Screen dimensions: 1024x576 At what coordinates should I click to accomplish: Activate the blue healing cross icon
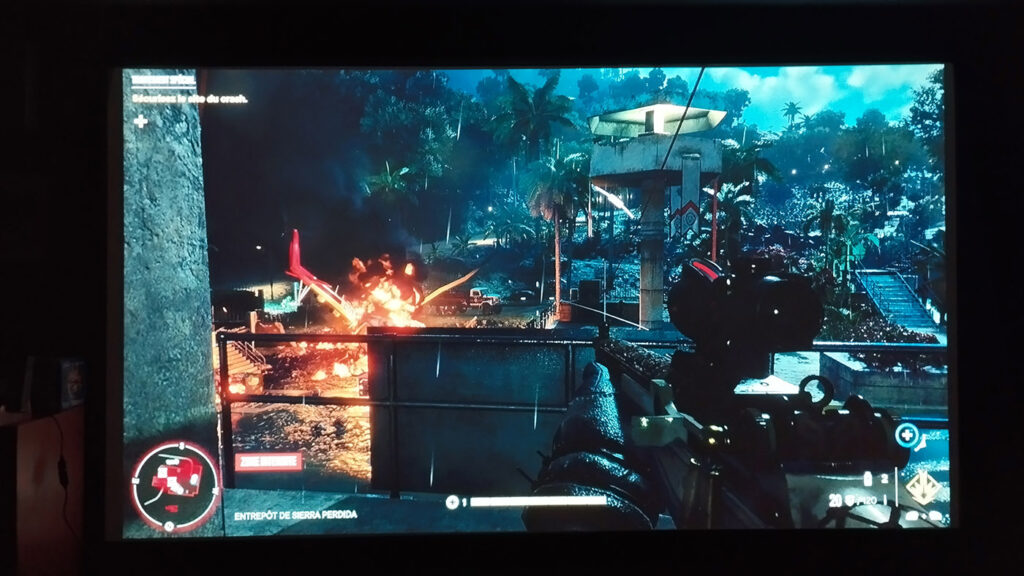pyautogui.click(x=908, y=435)
